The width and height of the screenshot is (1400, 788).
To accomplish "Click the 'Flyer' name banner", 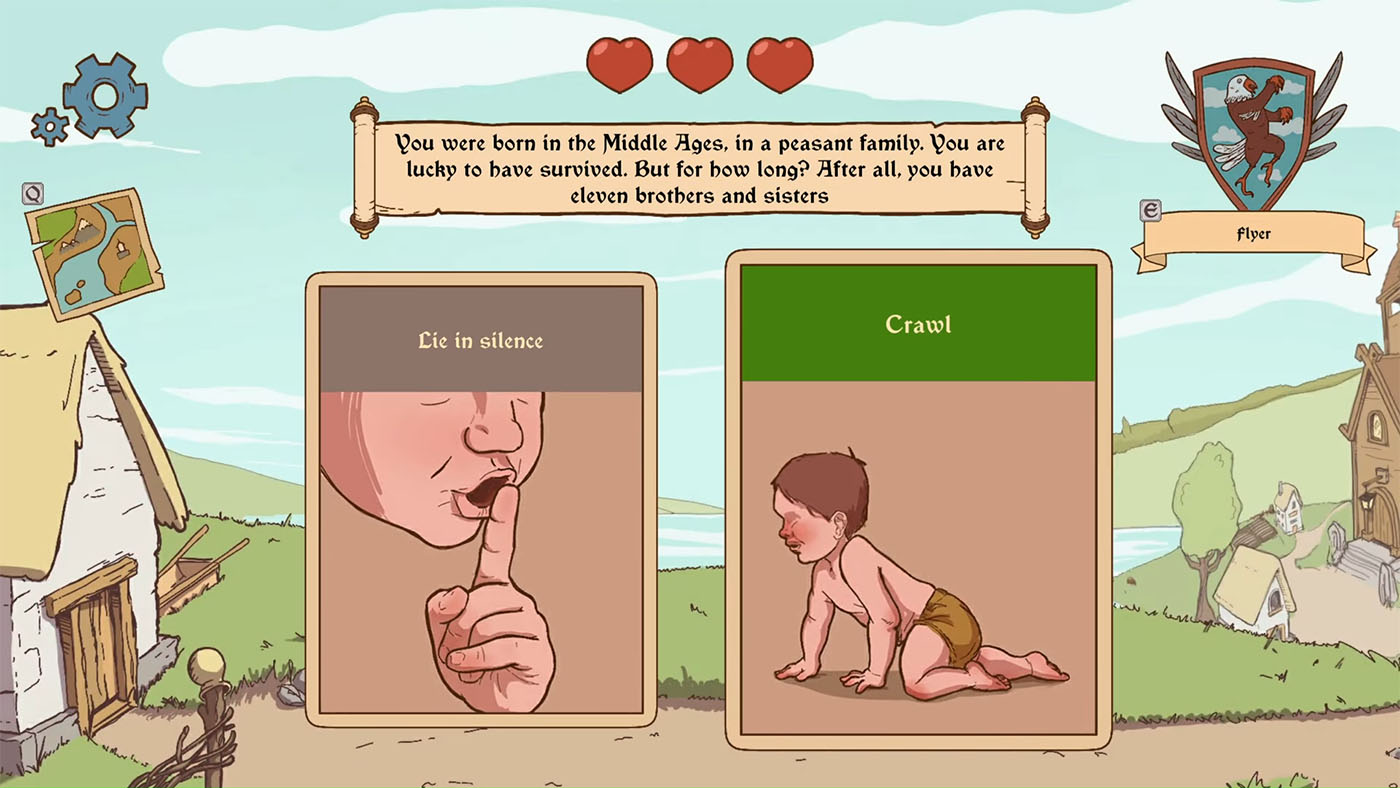I will click(x=1253, y=233).
